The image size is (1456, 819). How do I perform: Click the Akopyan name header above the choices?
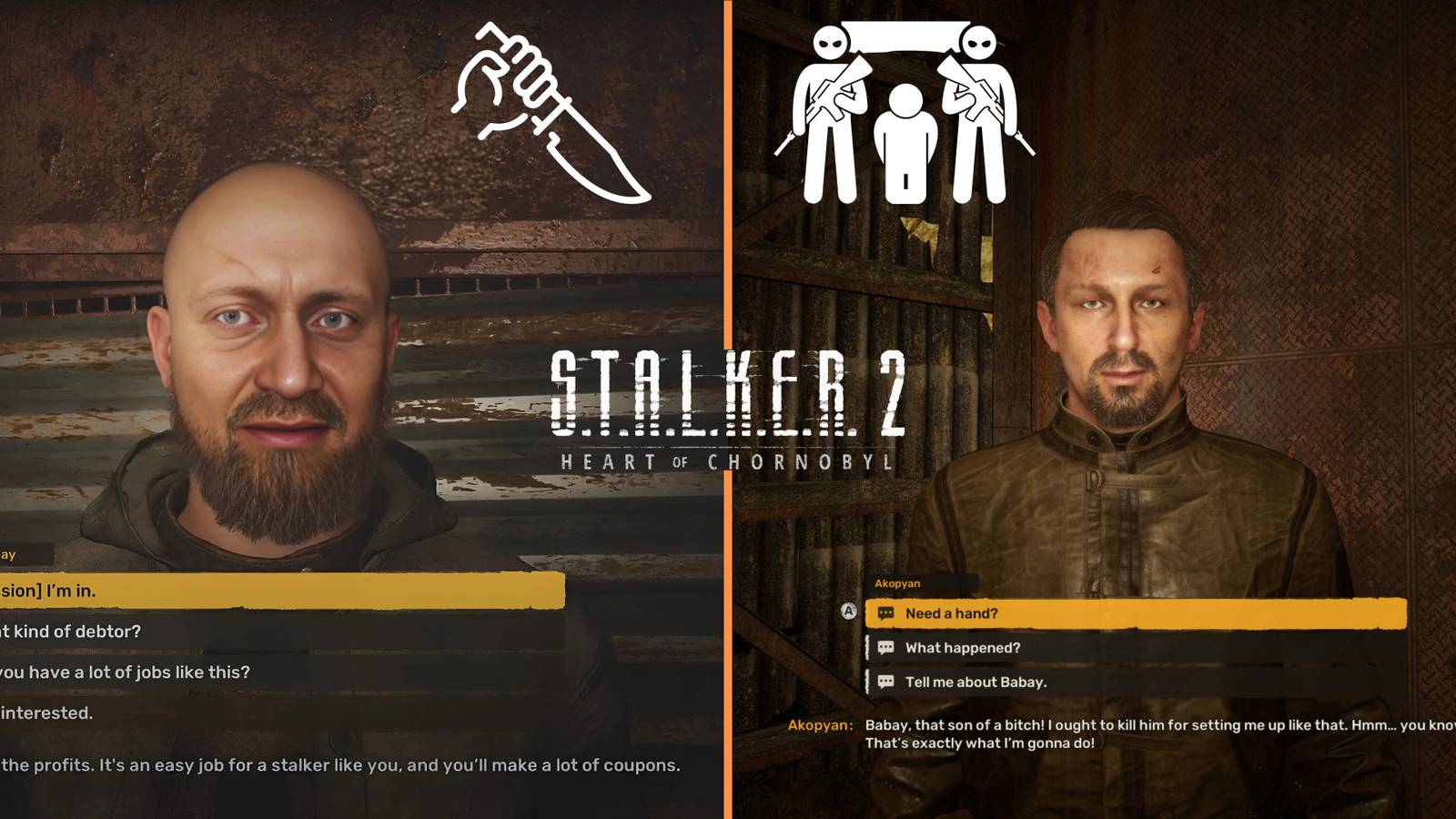pyautogui.click(x=896, y=583)
